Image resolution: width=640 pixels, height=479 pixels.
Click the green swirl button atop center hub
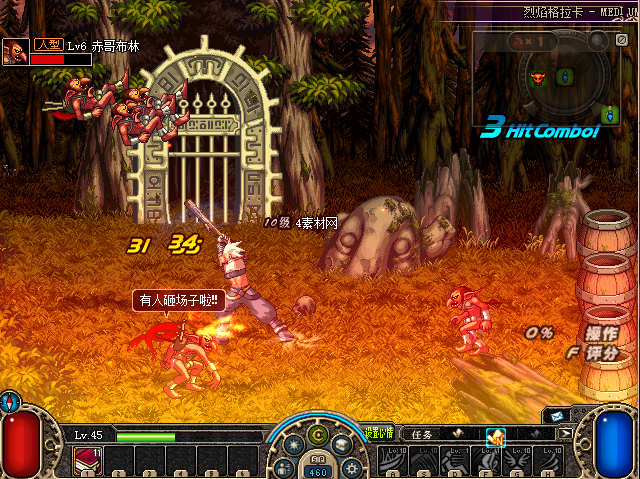pyautogui.click(x=319, y=434)
